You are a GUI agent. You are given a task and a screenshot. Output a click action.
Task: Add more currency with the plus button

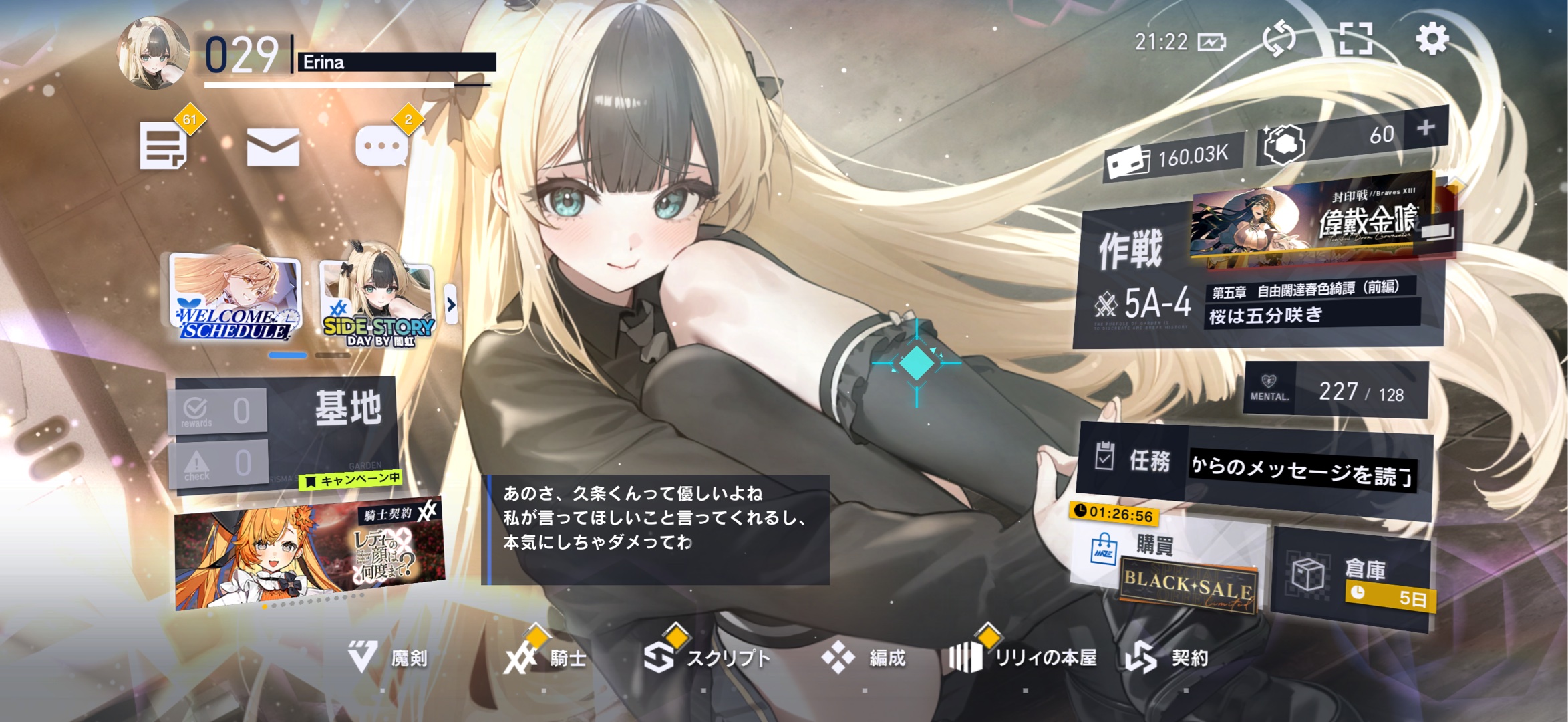(1426, 128)
